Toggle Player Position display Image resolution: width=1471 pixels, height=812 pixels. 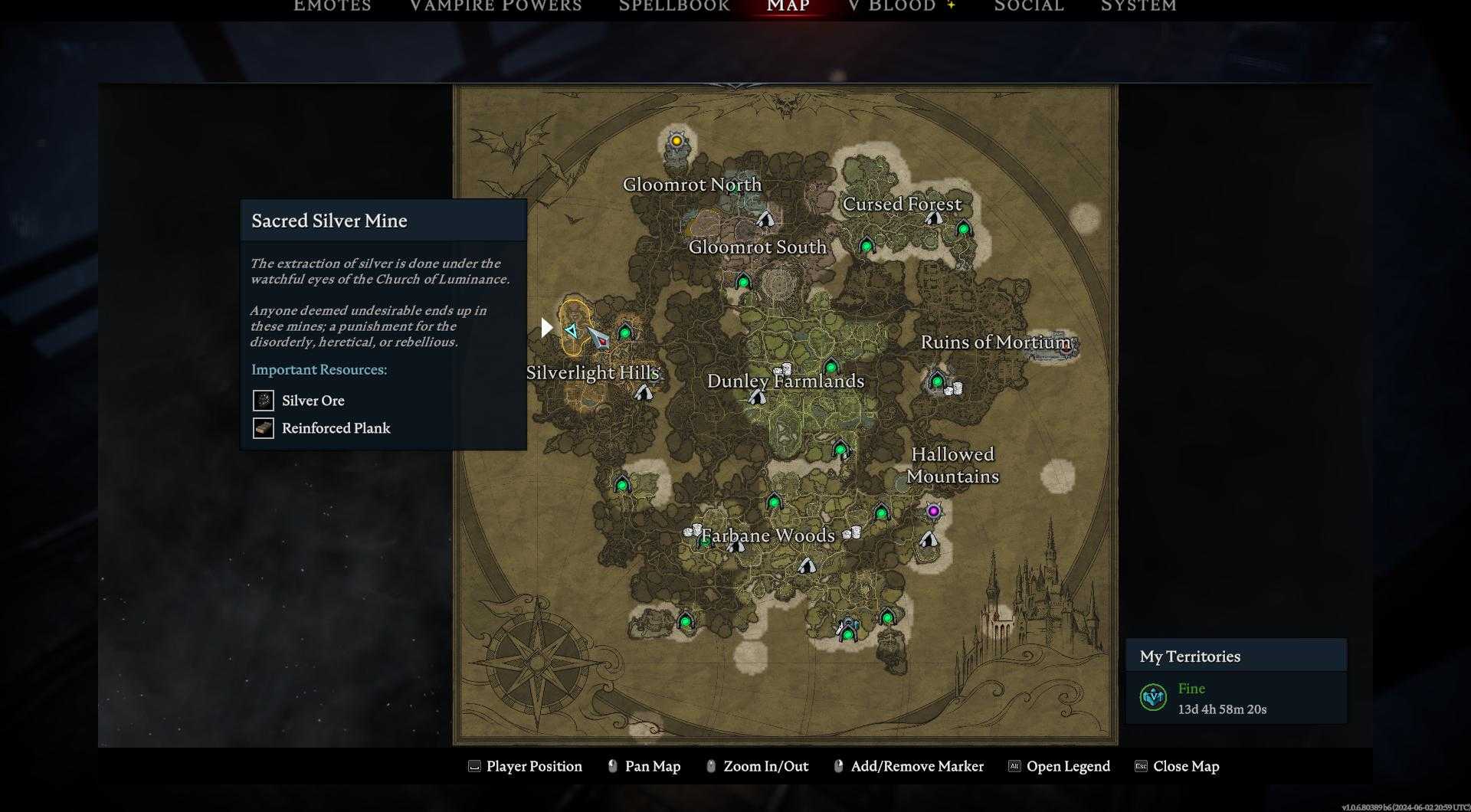pyautogui.click(x=525, y=766)
